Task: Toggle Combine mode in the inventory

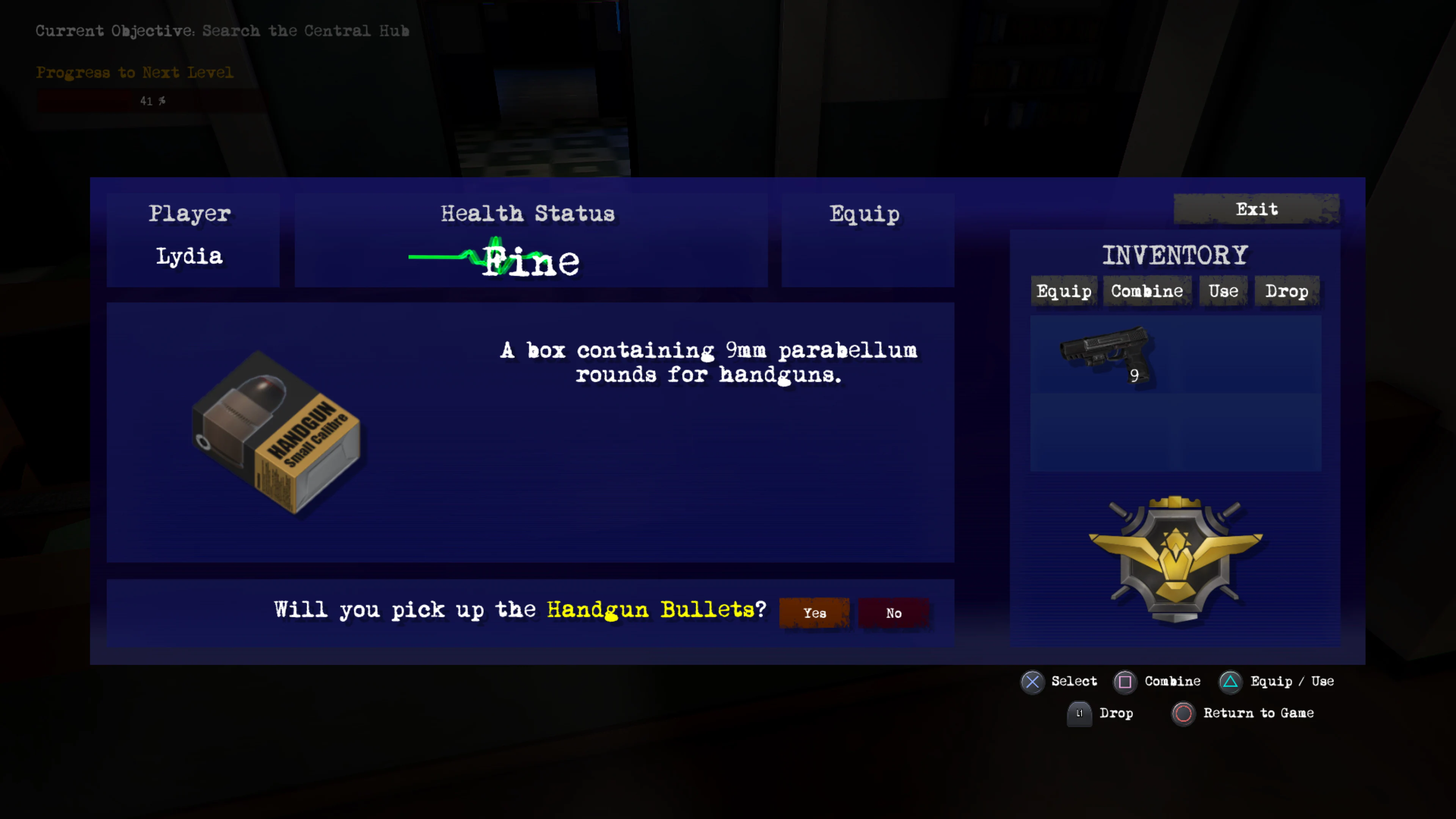Action: click(x=1147, y=291)
